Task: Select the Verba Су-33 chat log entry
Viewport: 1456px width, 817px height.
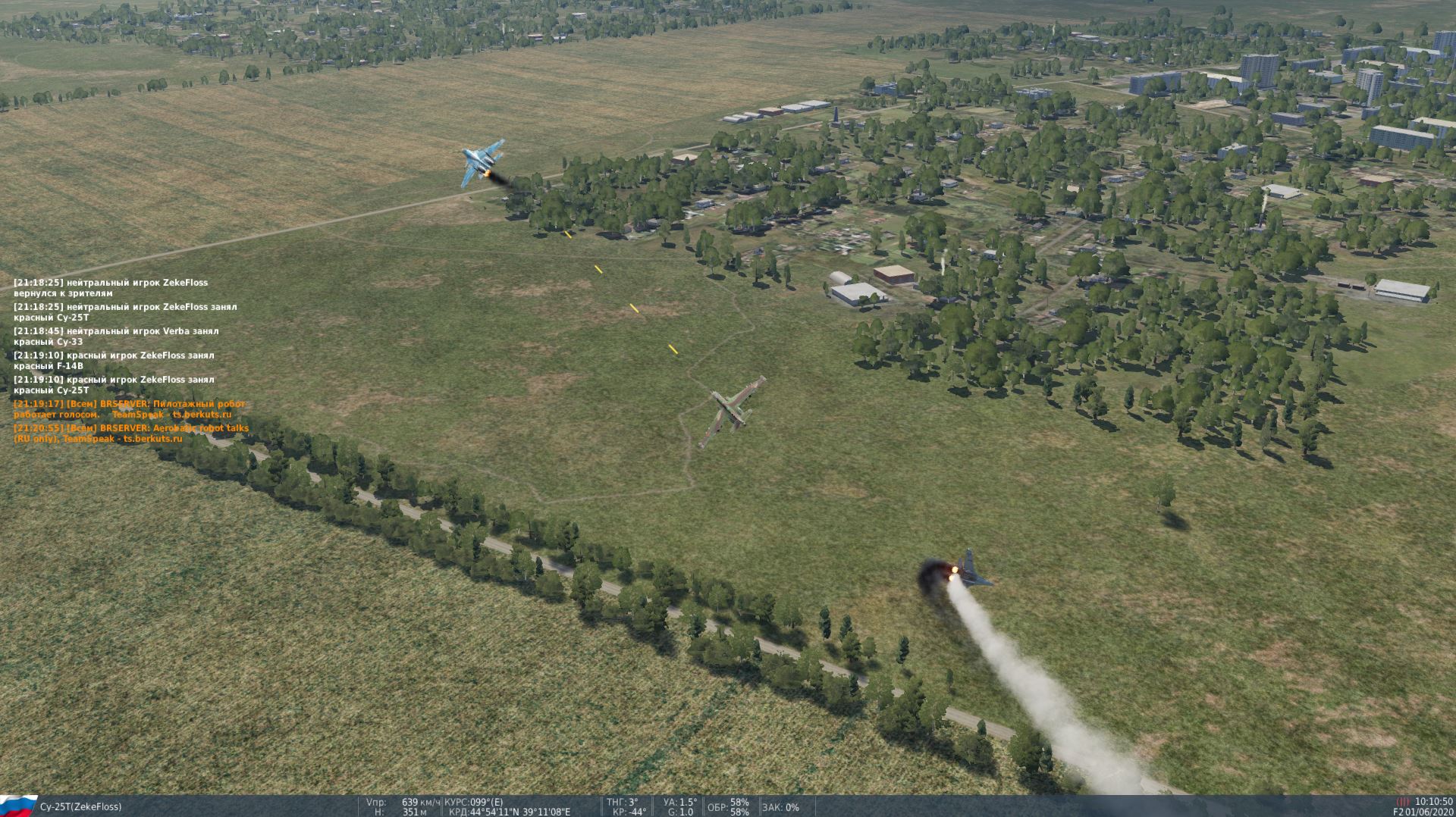Action: (x=116, y=337)
